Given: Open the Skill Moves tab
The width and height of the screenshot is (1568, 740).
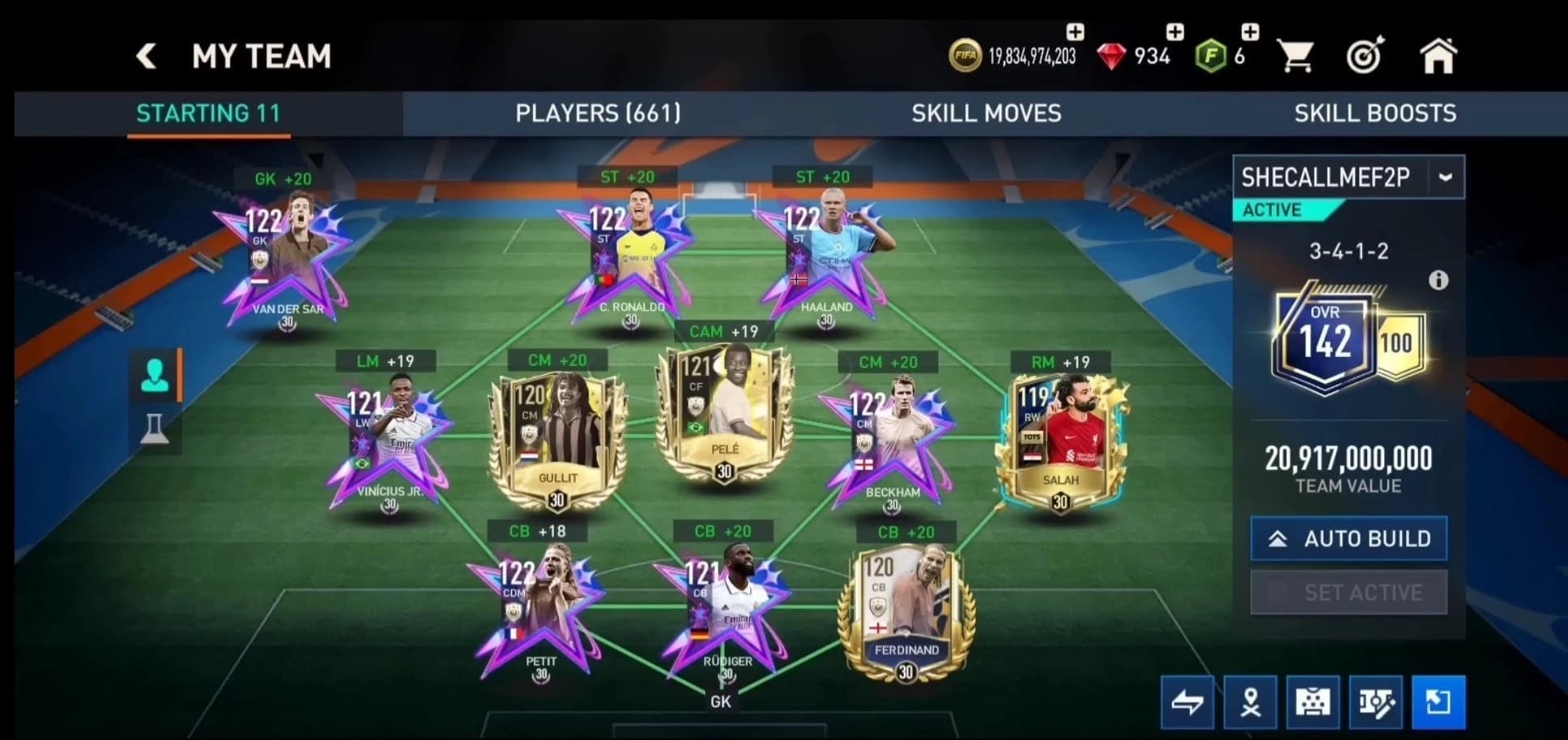Looking at the screenshot, I should click(986, 113).
